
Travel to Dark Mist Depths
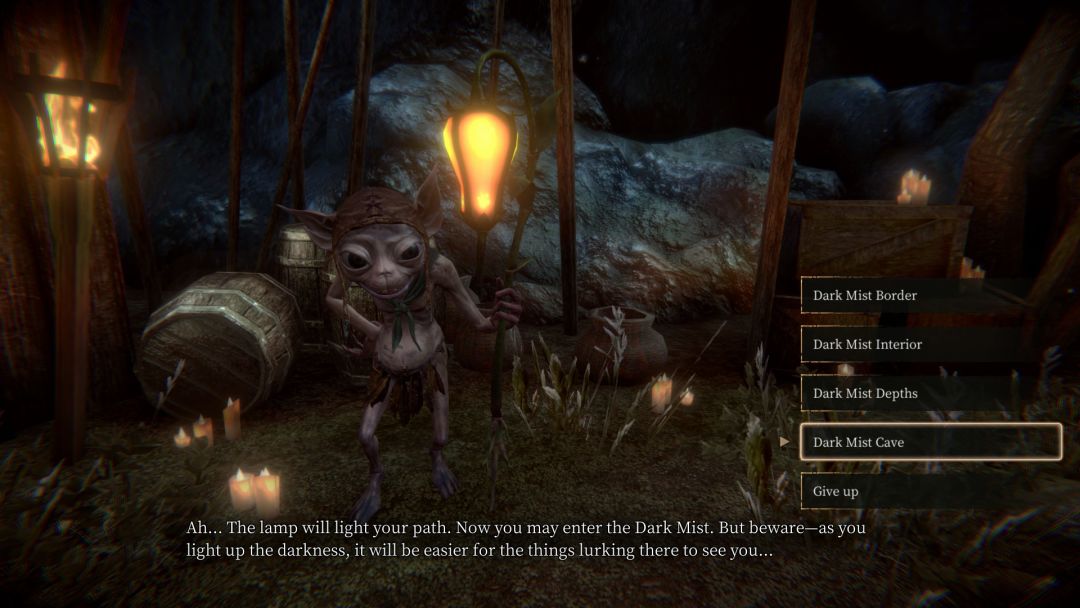pyautogui.click(x=930, y=393)
